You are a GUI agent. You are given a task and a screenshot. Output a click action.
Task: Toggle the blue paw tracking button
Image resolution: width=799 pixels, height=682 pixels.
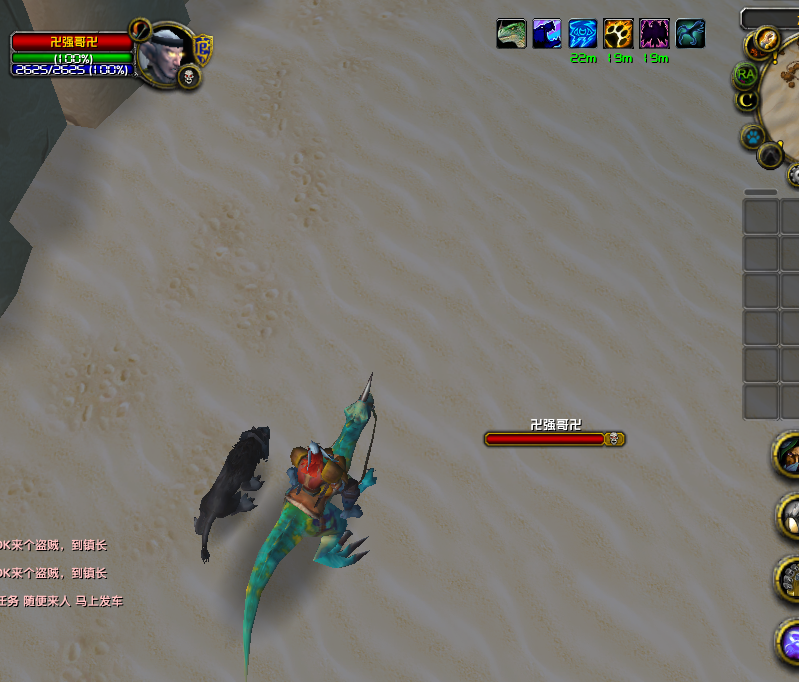pyautogui.click(x=751, y=136)
